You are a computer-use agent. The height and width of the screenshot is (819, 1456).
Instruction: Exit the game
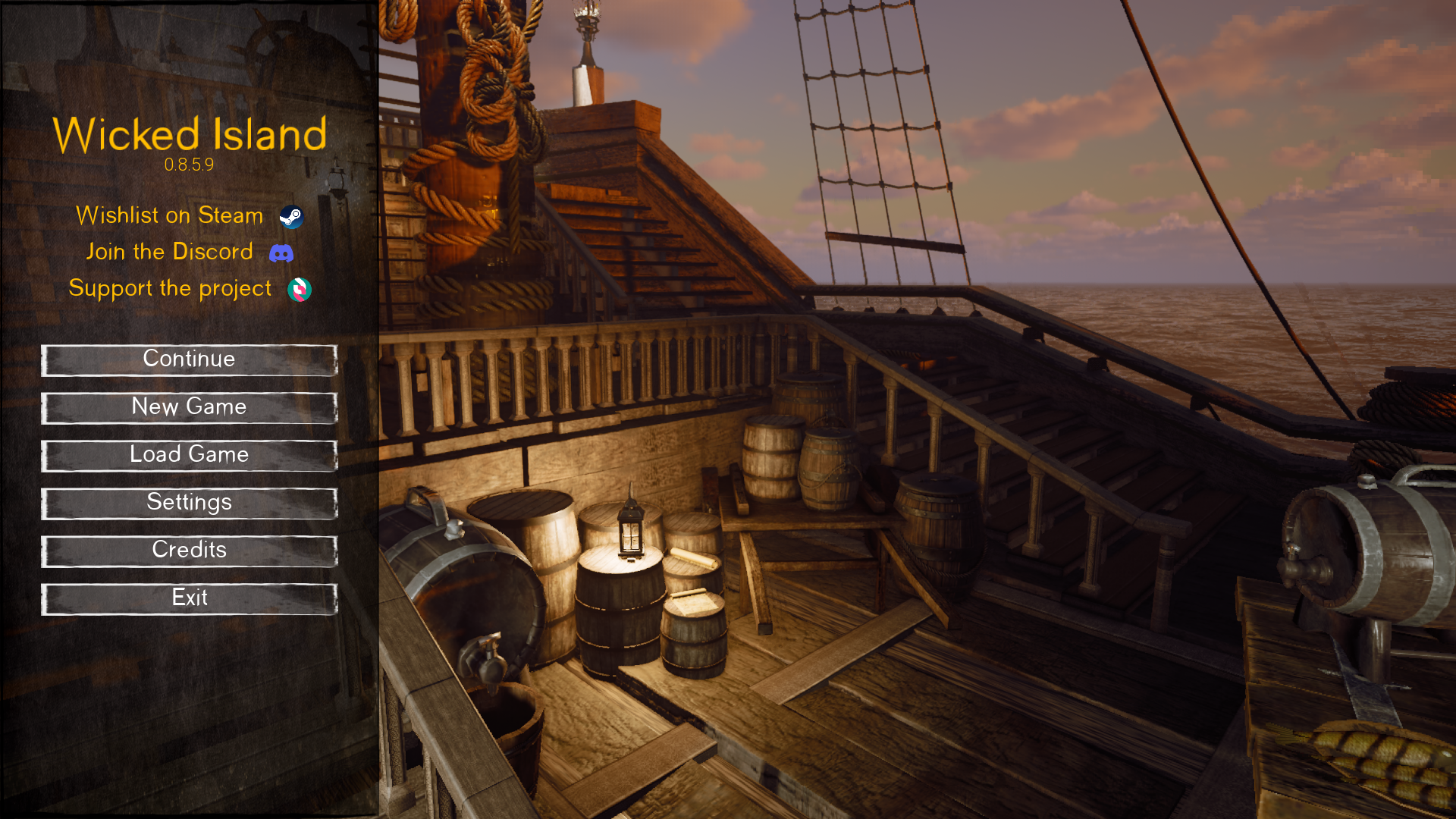pyautogui.click(x=189, y=598)
